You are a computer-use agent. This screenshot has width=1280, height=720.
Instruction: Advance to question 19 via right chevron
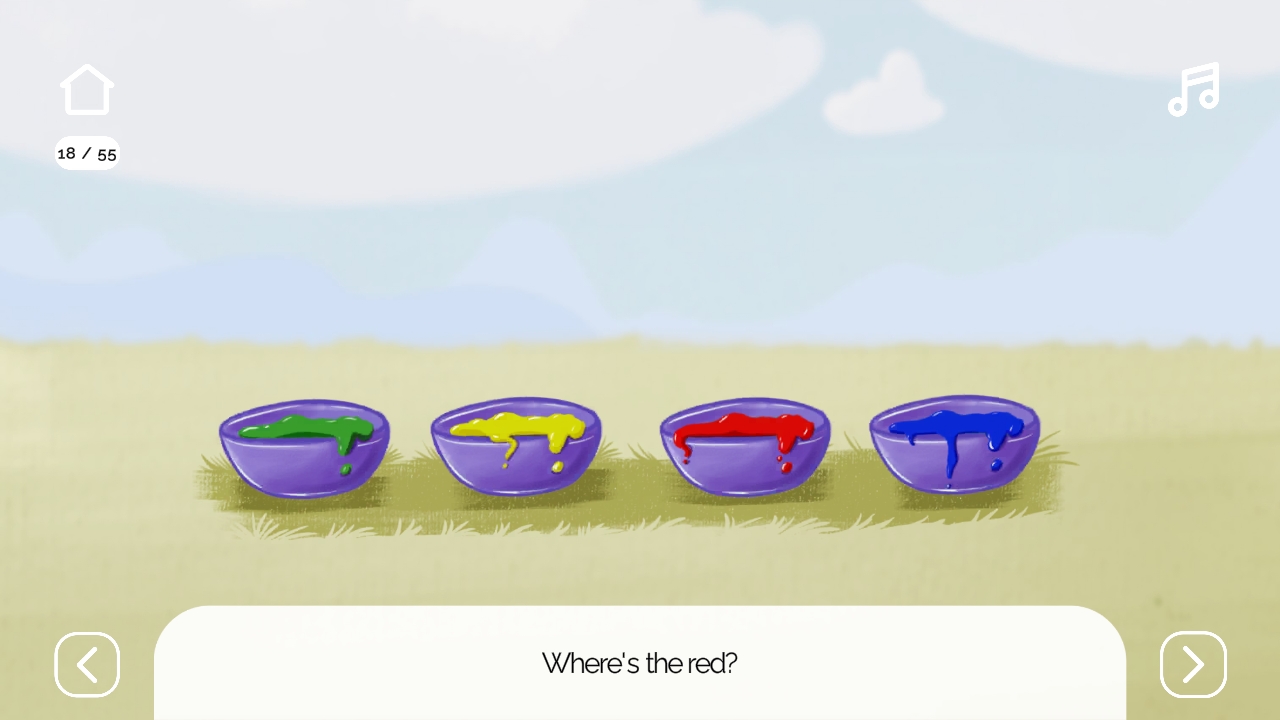tap(1193, 665)
